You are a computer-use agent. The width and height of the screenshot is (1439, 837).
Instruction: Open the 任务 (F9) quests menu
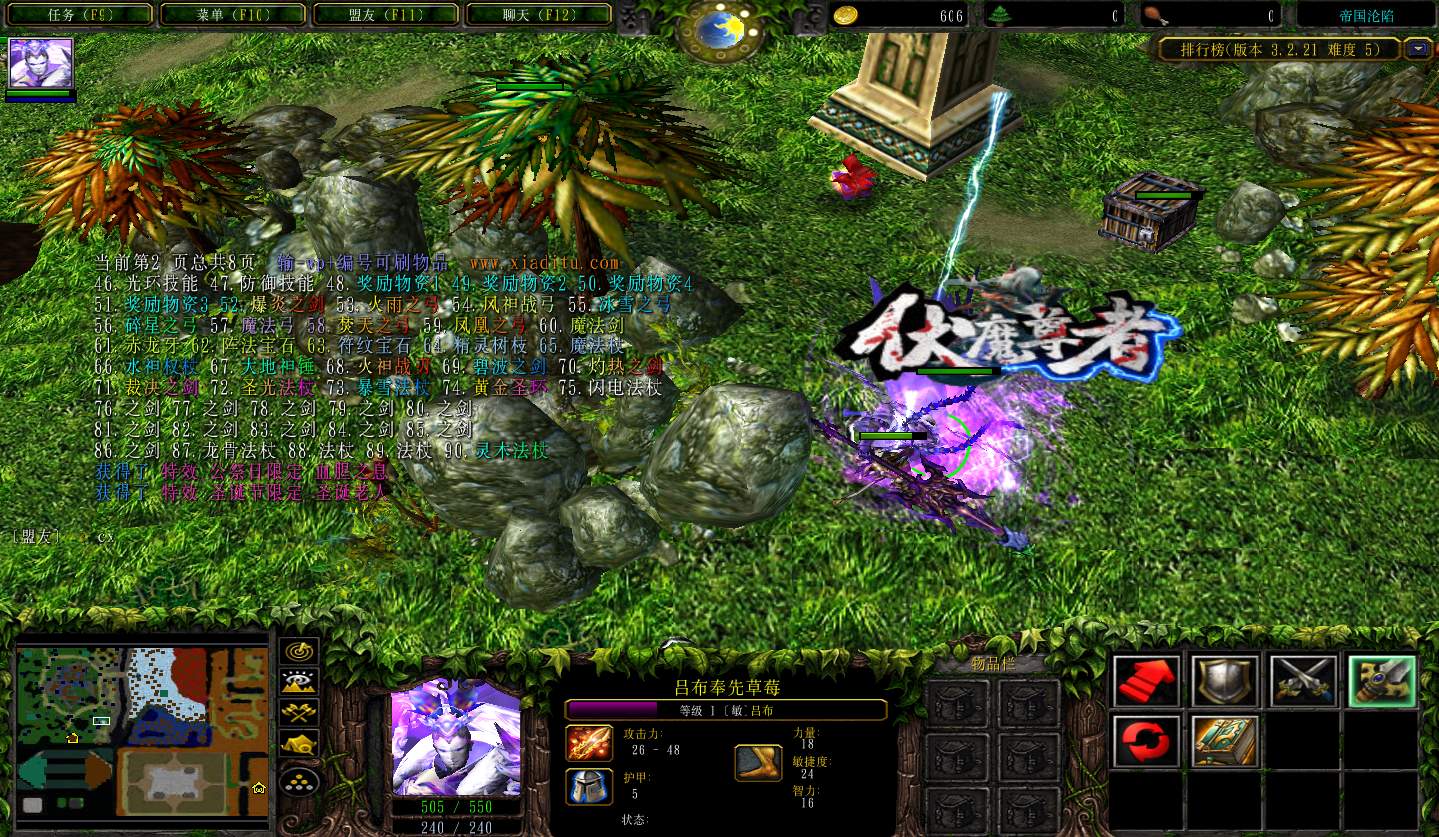tap(80, 15)
